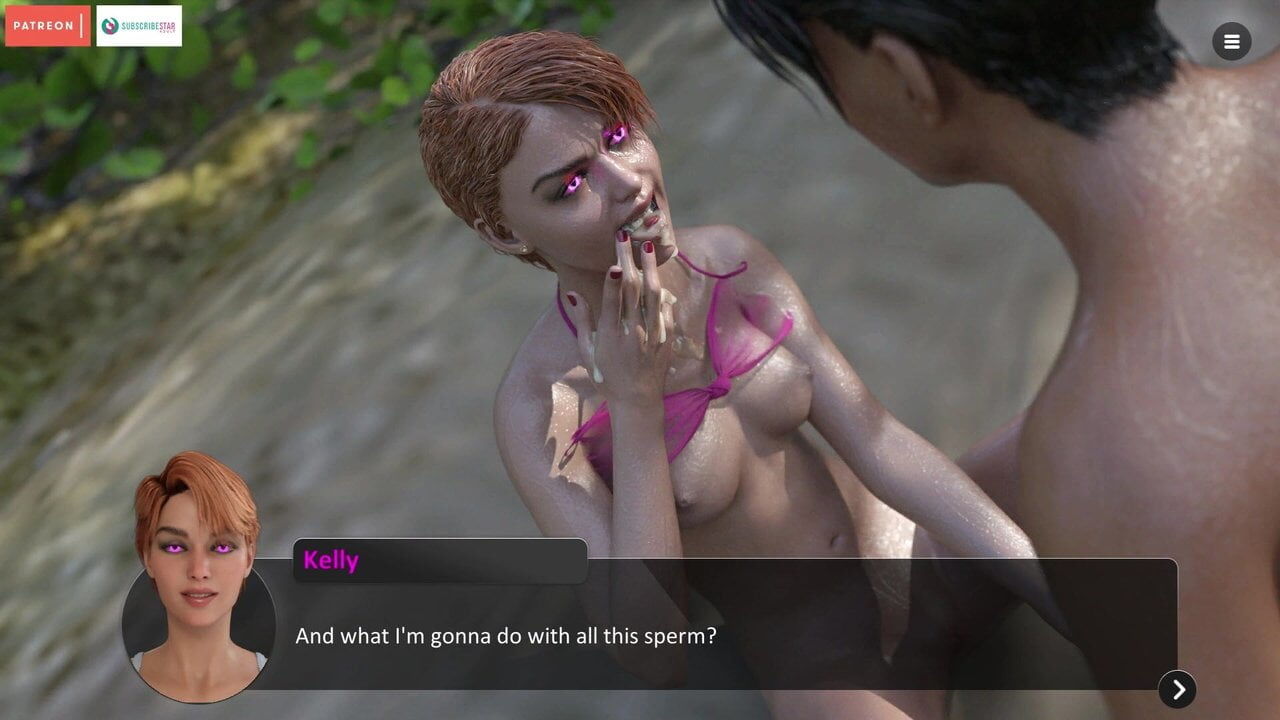Open the SubscribeStar link button

[139, 26]
